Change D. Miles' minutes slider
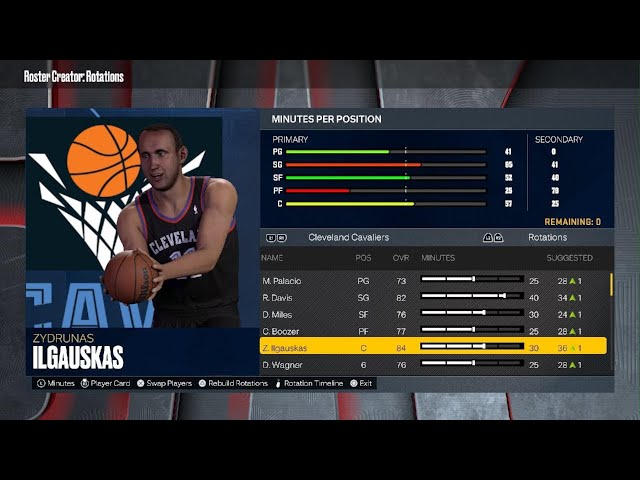640x480 pixels. point(472,314)
